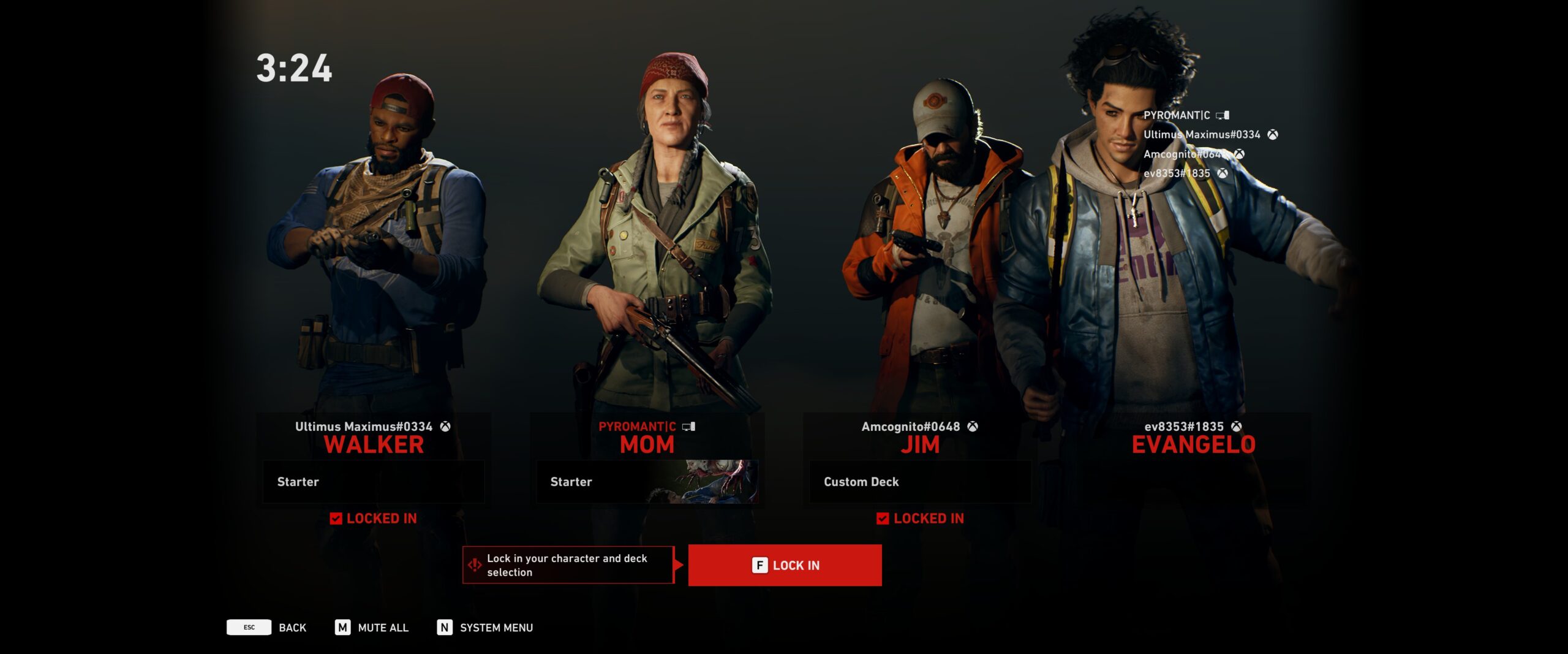1568x654 pixels.
Task: Select Amcognito#0648 player name above Jim
Action: click(911, 427)
